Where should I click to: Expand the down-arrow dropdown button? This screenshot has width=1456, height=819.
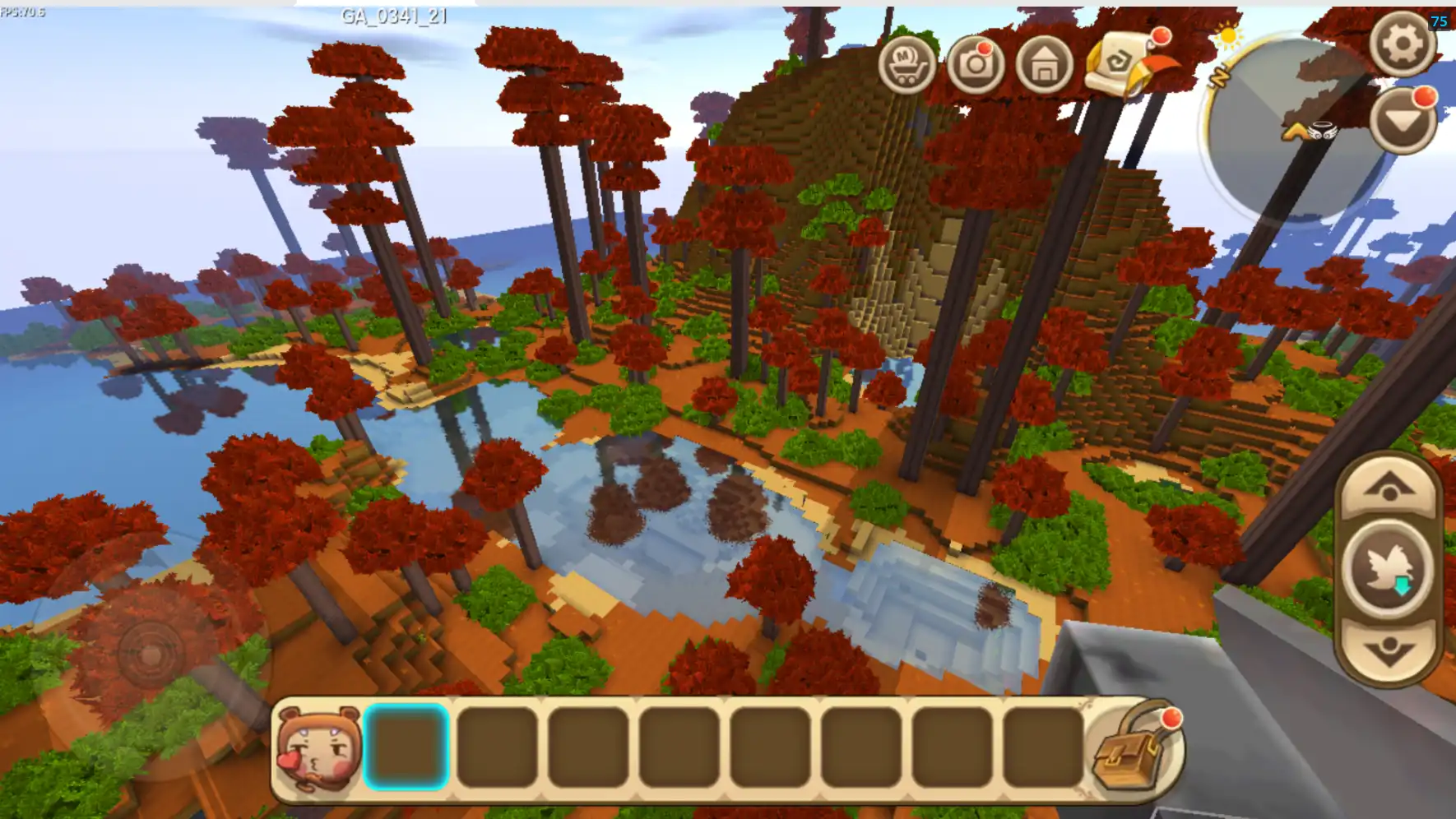click(1403, 122)
